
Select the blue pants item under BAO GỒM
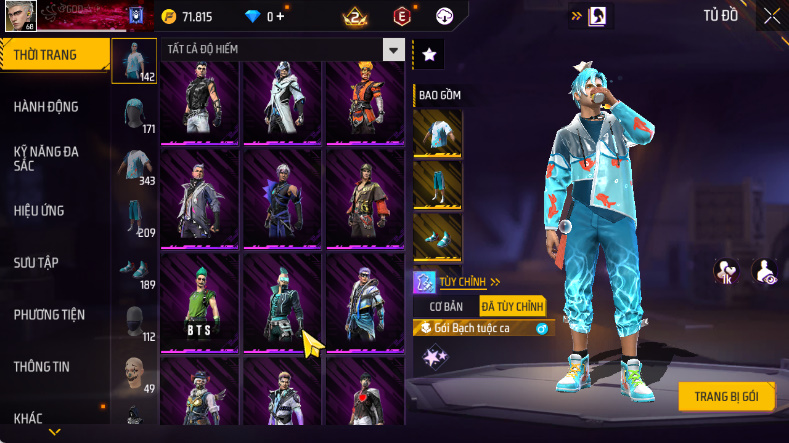point(437,185)
